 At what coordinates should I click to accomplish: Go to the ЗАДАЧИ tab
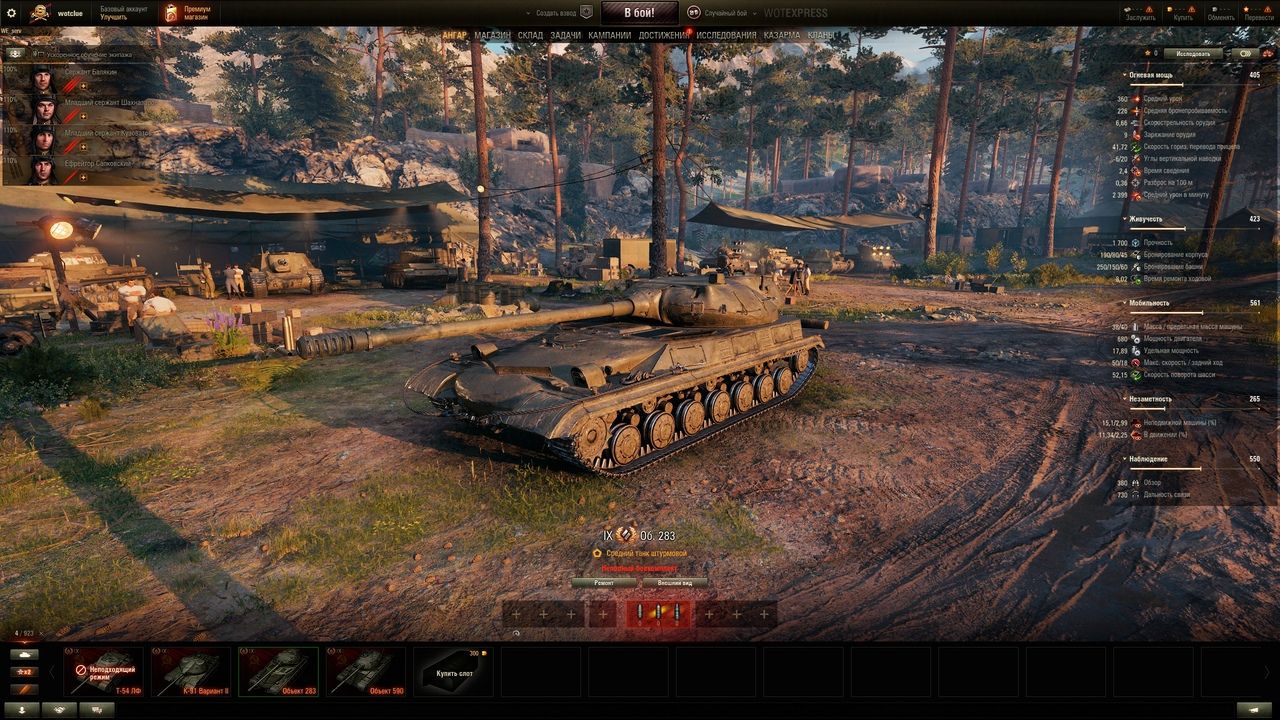point(565,35)
